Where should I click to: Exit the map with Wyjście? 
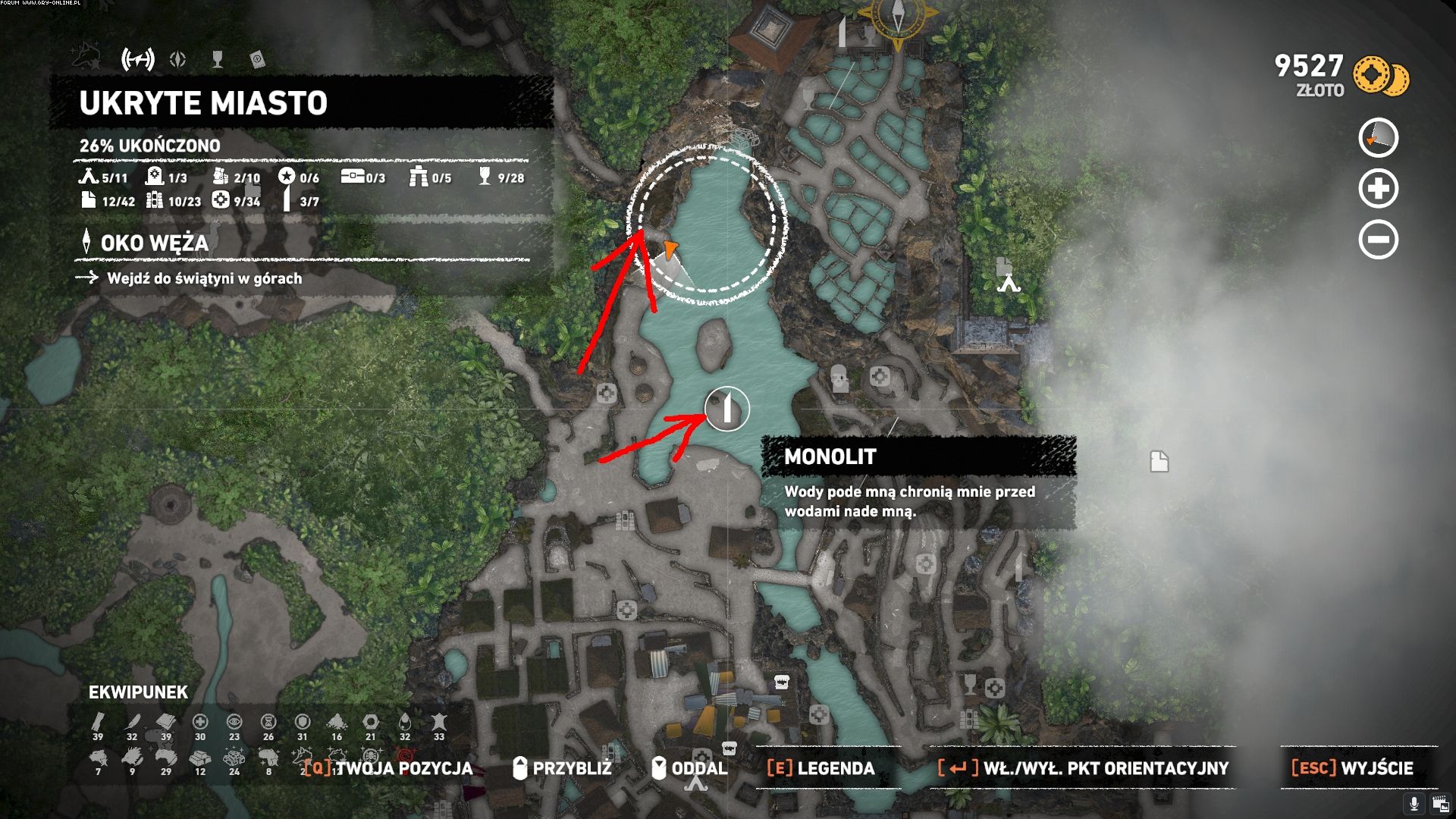[x=1352, y=768]
